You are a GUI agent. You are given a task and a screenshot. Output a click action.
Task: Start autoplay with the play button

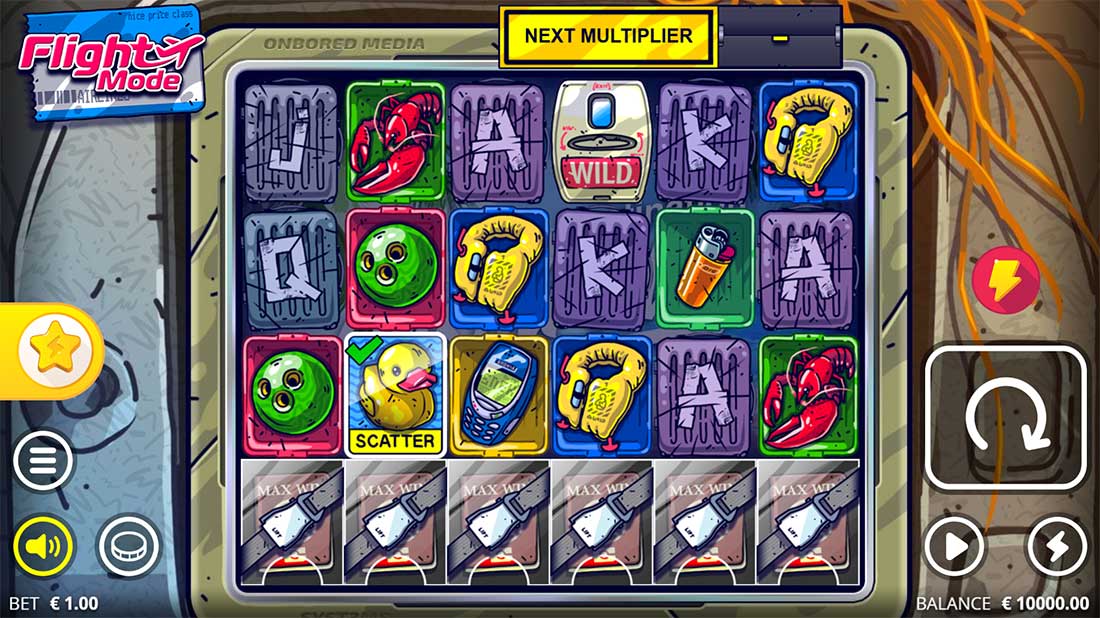coord(954,547)
